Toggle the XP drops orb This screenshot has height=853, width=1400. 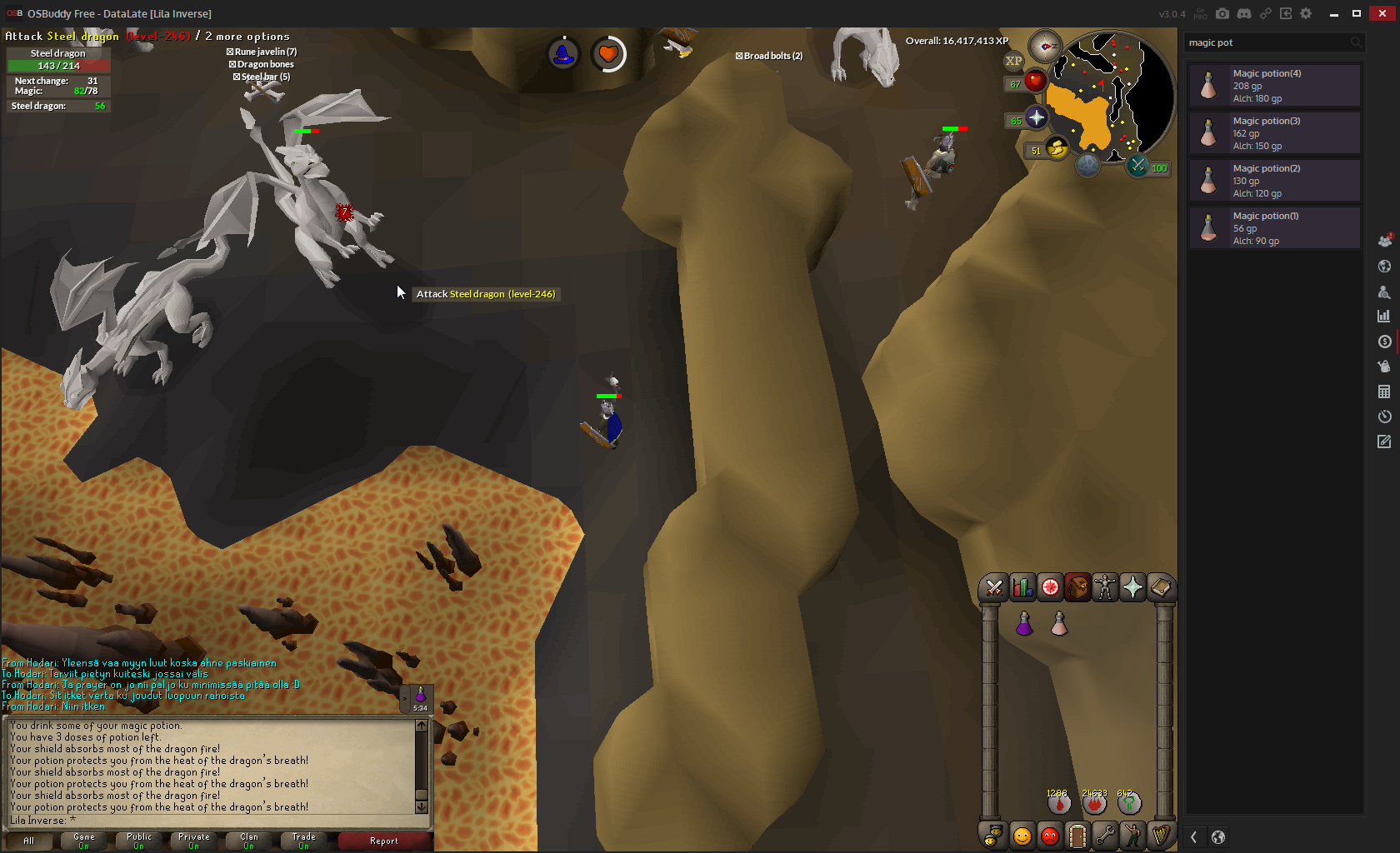[x=1013, y=61]
